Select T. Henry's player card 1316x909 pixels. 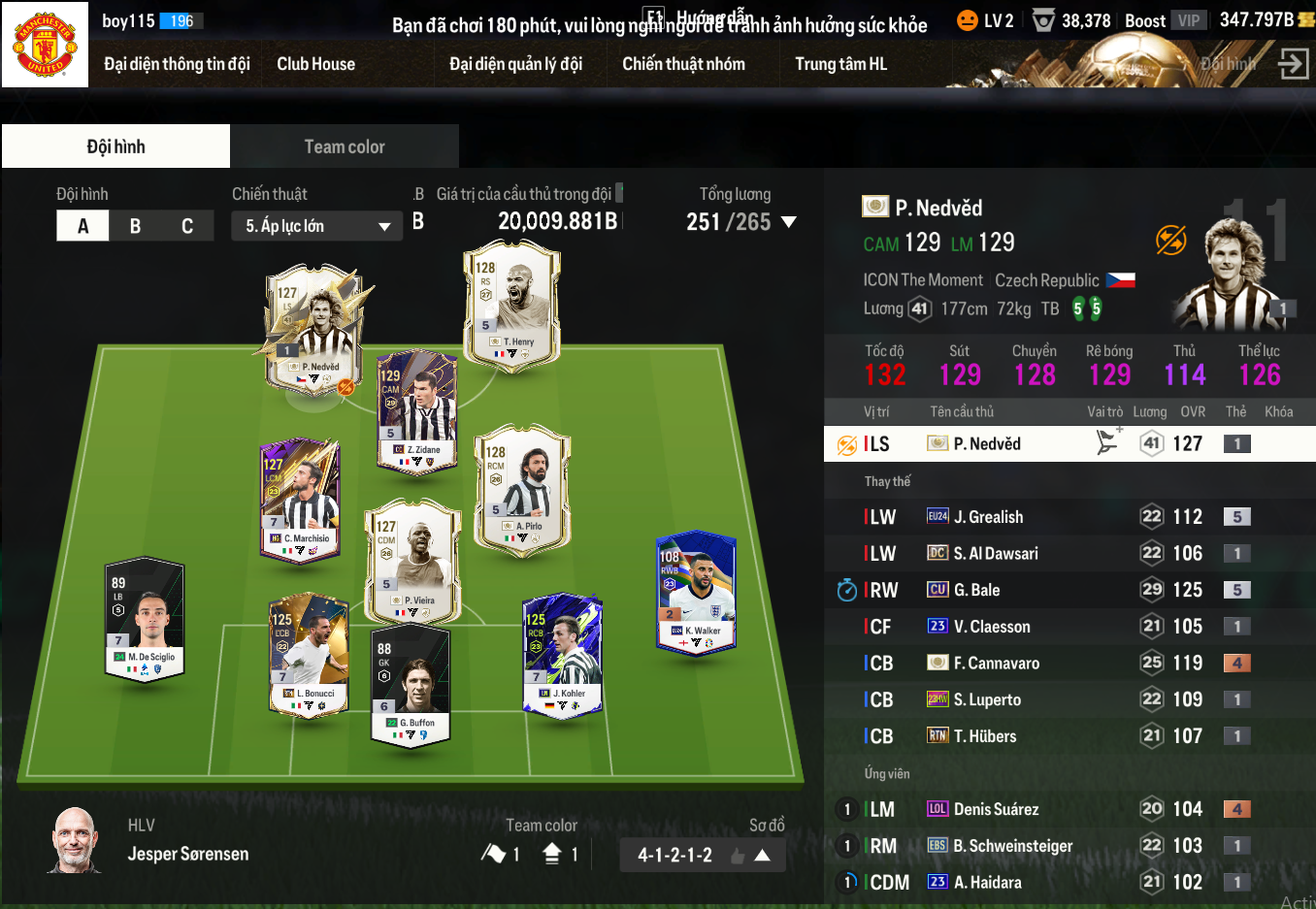tap(512, 306)
